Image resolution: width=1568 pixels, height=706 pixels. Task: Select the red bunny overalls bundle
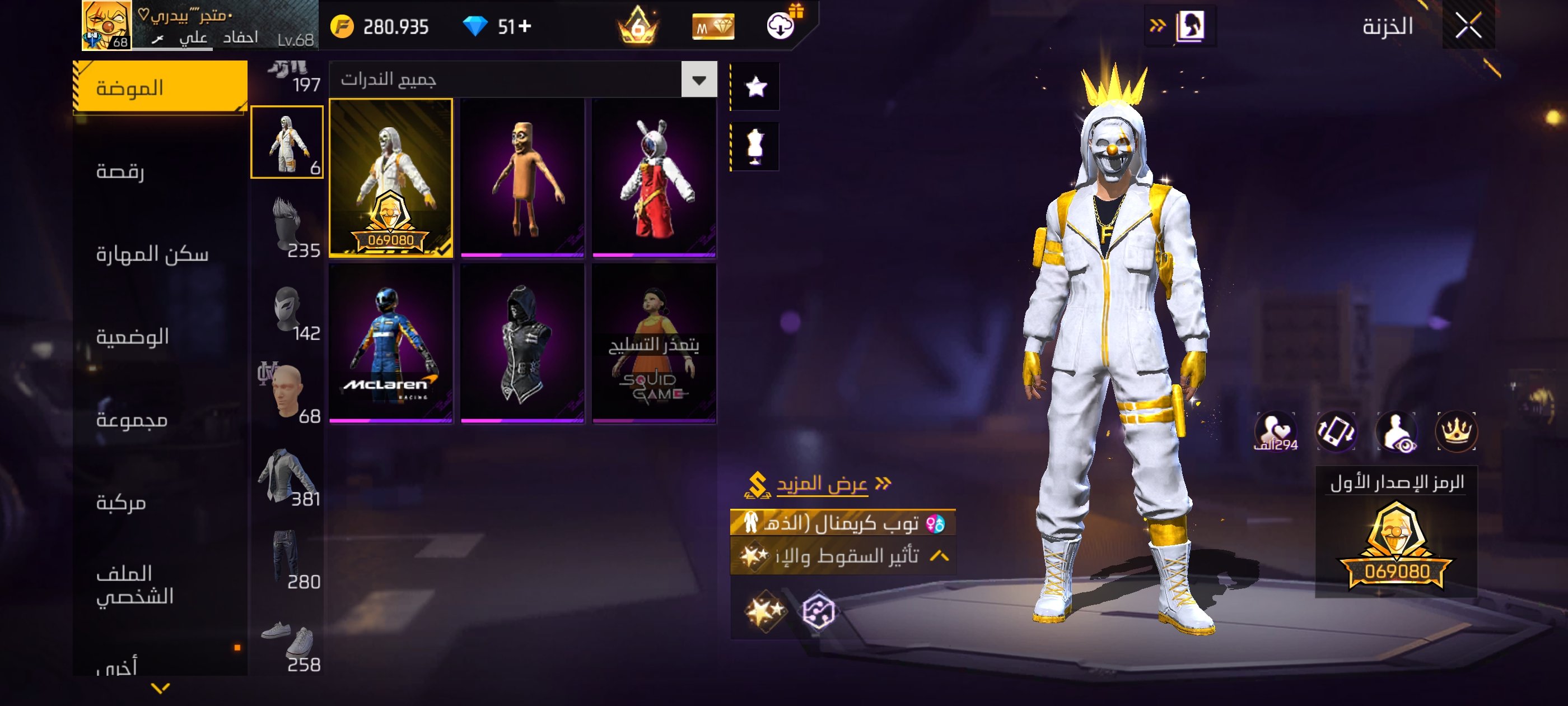pyautogui.click(x=654, y=177)
